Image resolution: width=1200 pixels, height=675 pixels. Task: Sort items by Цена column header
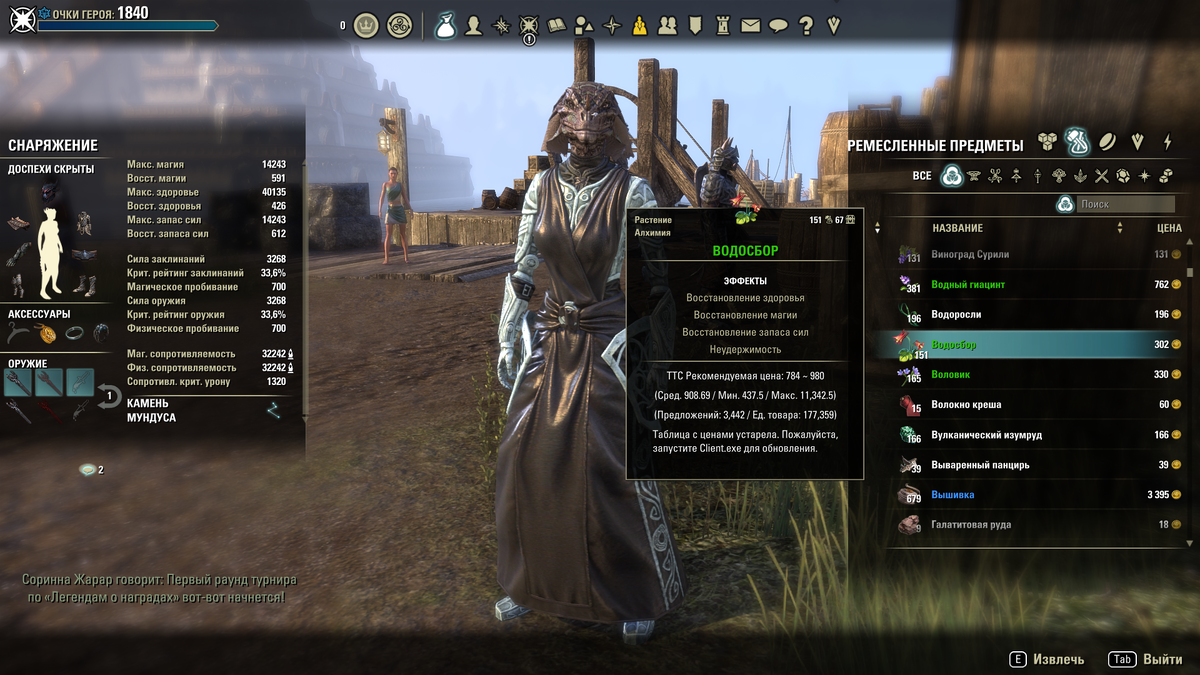(x=1168, y=229)
